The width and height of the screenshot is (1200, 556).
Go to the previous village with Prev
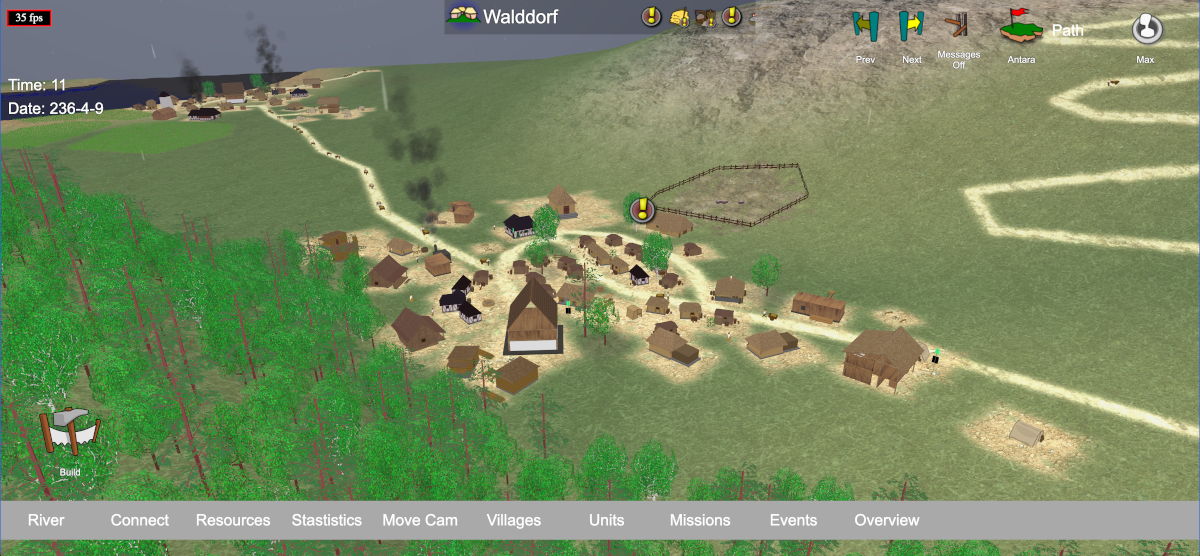pos(865,26)
